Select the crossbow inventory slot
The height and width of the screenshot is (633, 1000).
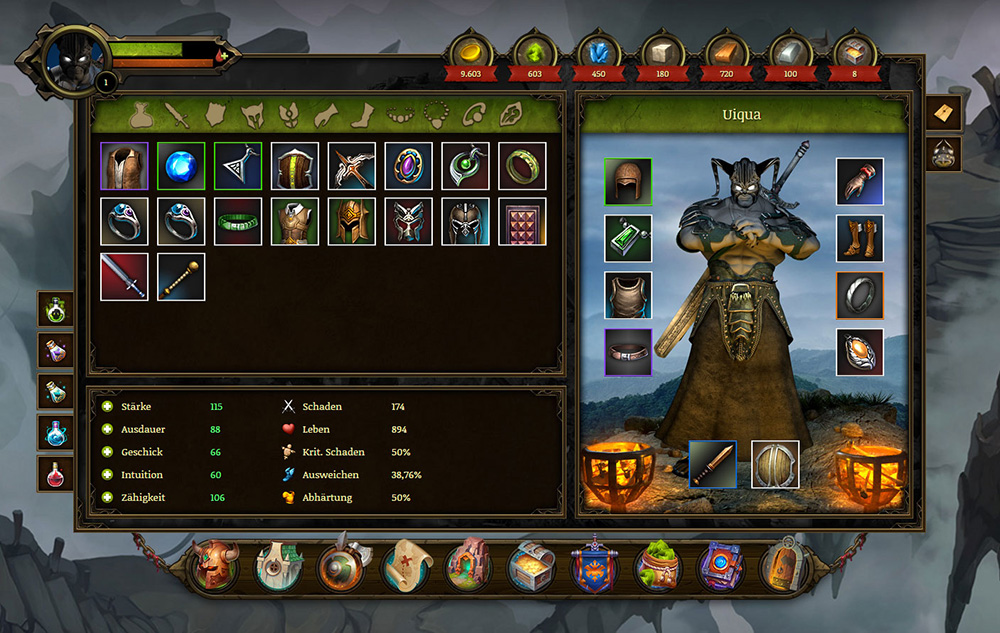click(352, 166)
